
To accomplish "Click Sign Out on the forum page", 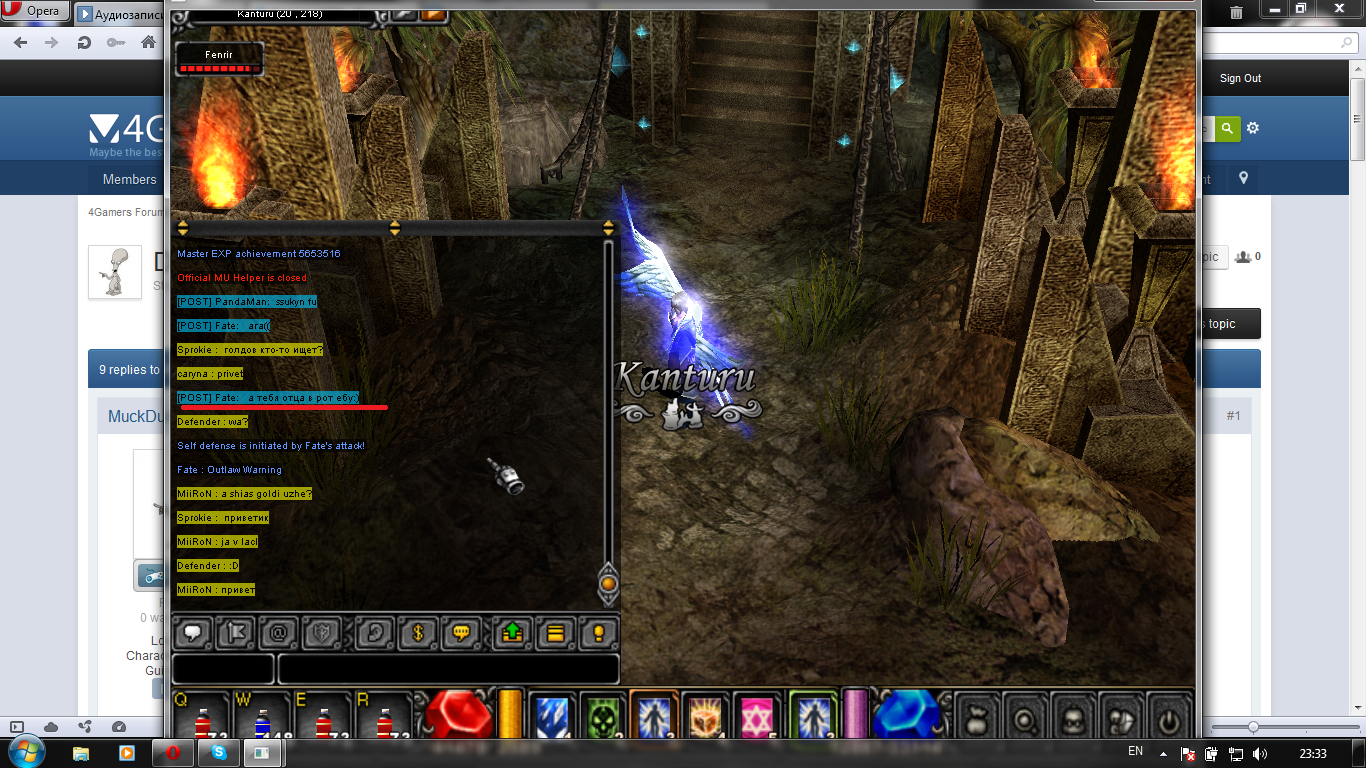I will 1240,78.
